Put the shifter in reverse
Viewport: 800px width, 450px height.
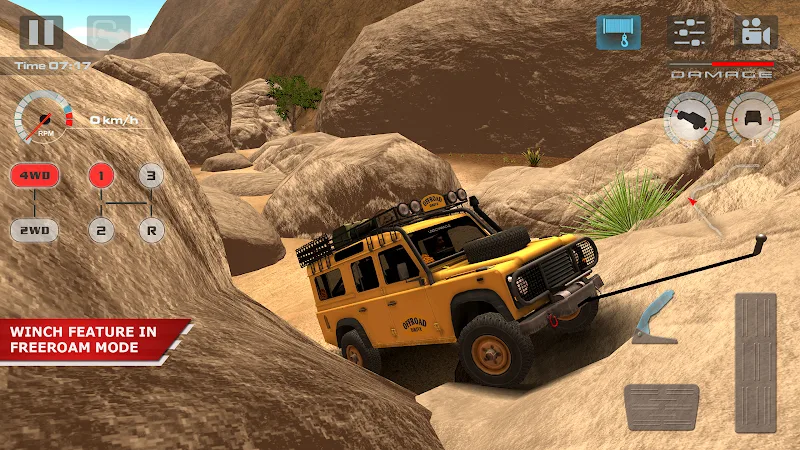pos(150,230)
